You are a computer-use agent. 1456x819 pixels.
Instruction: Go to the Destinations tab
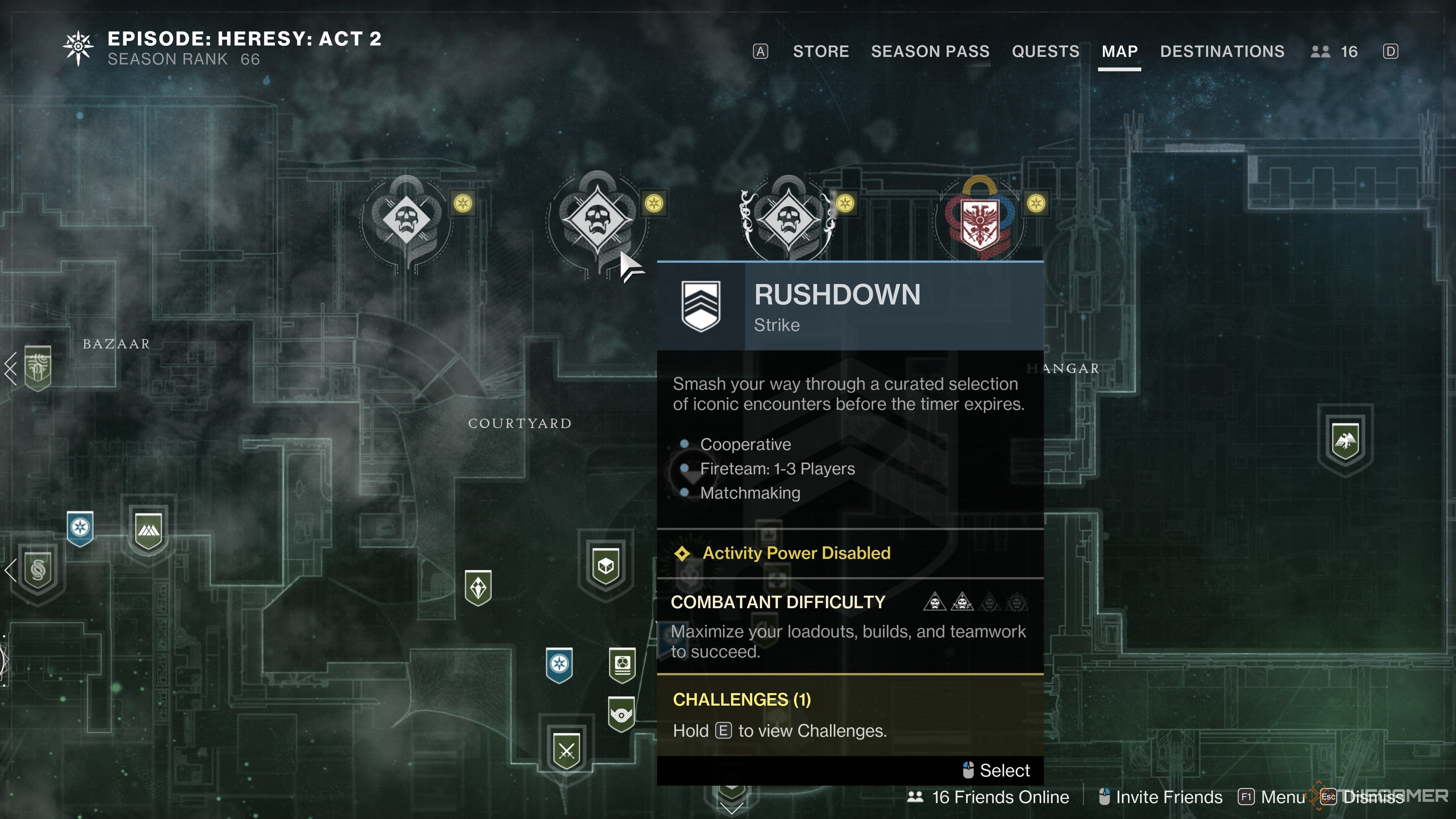click(1222, 52)
